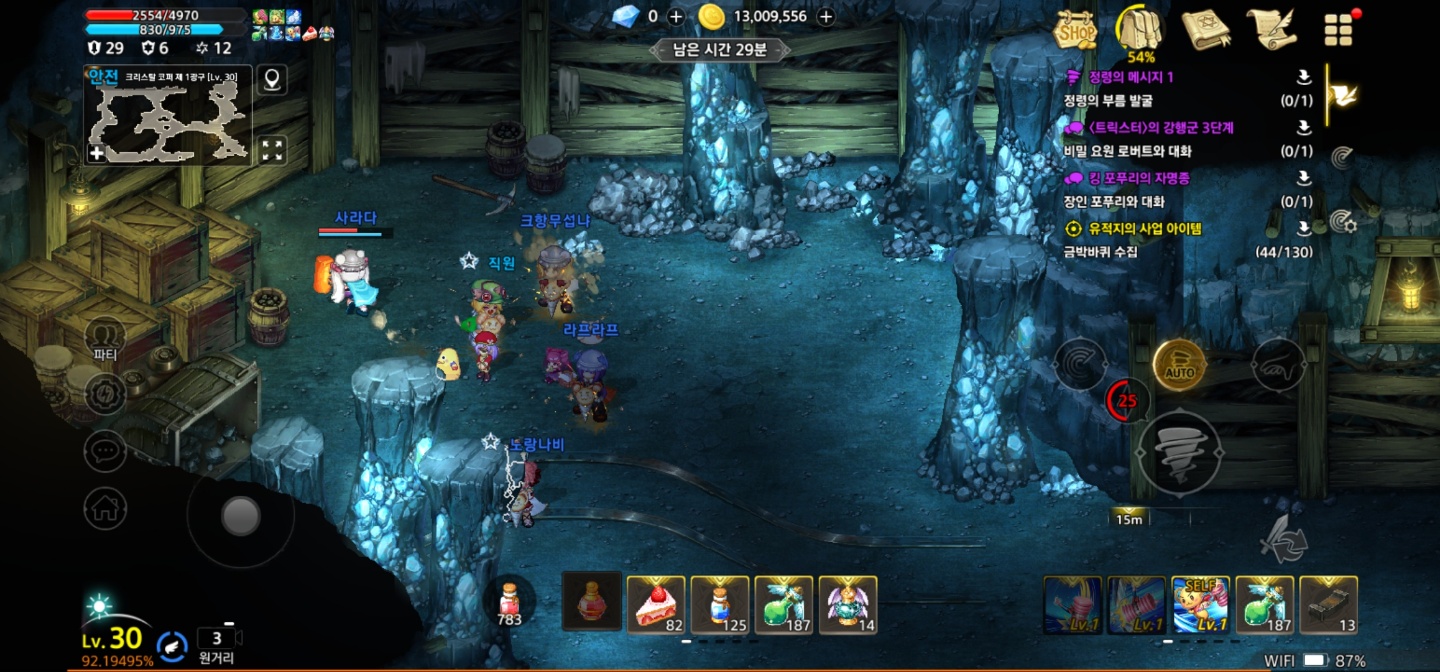
Task: Open the winged scroll quest icon
Action: 1270,30
